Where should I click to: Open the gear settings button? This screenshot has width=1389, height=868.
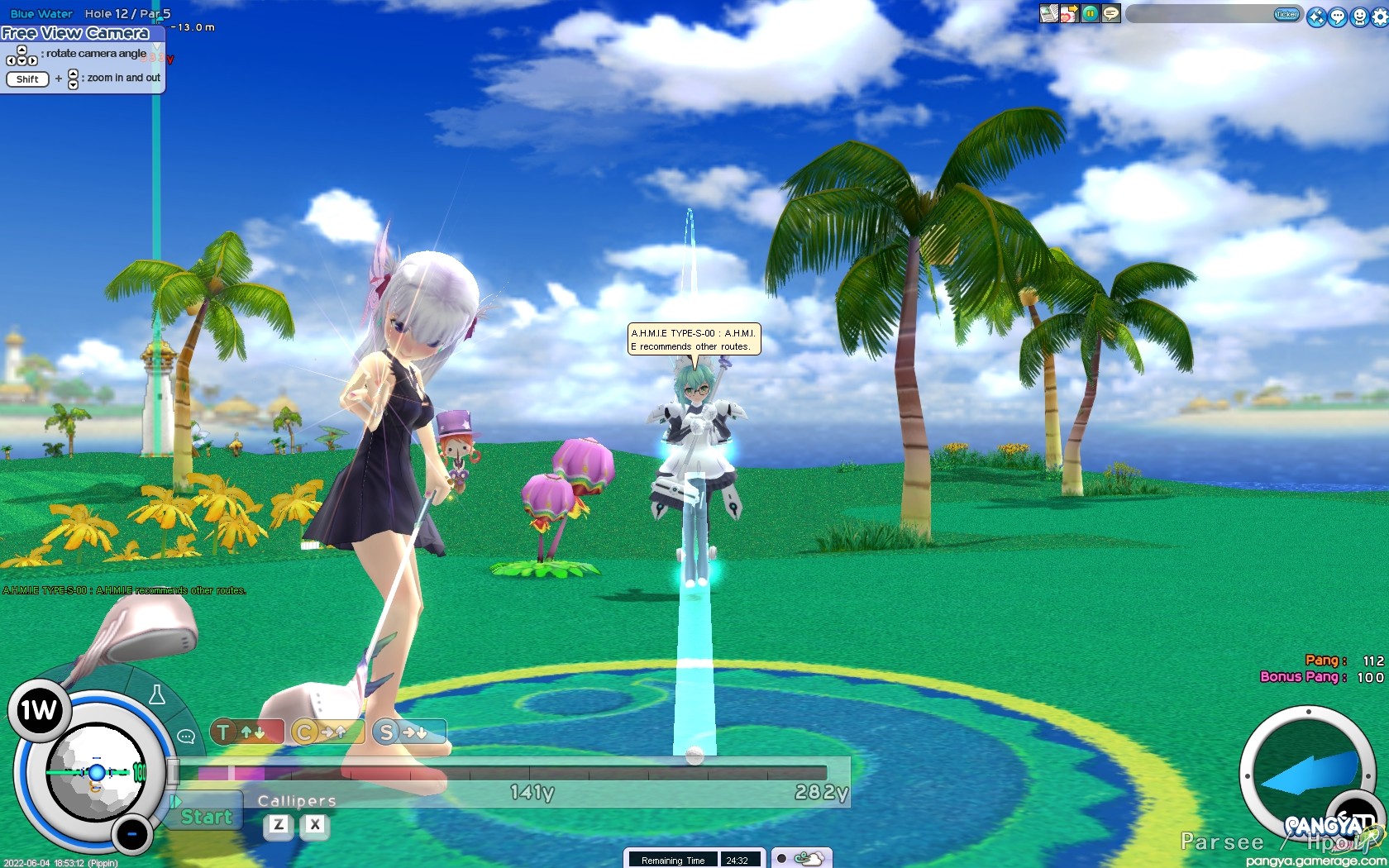(x=1379, y=17)
